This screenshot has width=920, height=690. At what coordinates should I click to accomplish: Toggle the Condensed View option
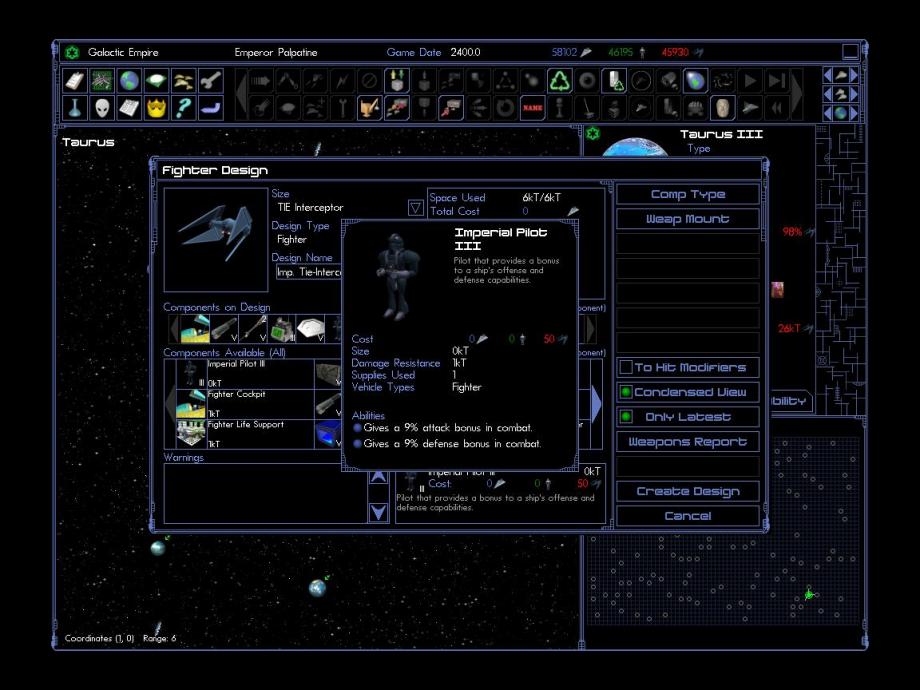(626, 392)
